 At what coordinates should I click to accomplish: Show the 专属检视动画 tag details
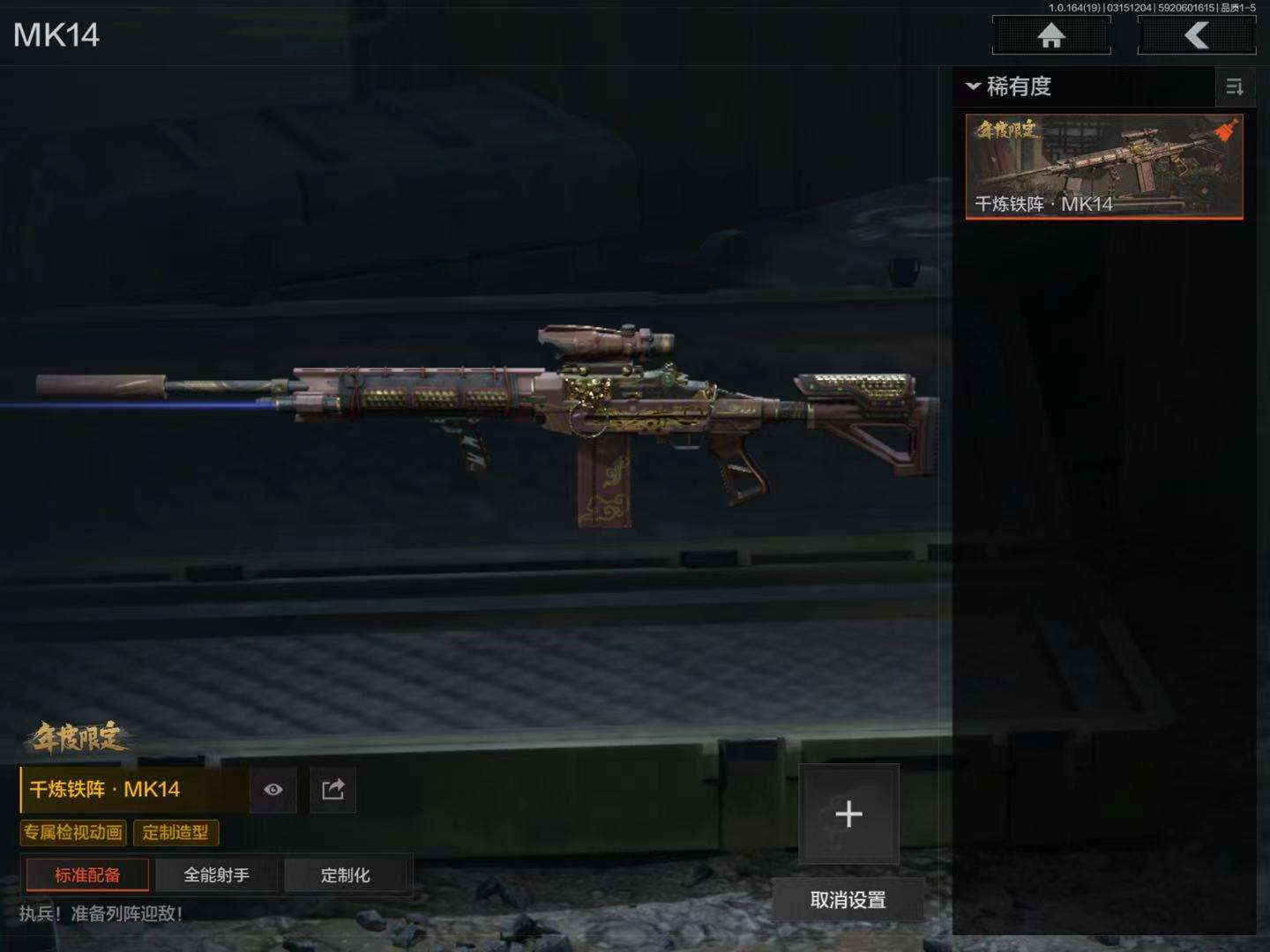73,832
